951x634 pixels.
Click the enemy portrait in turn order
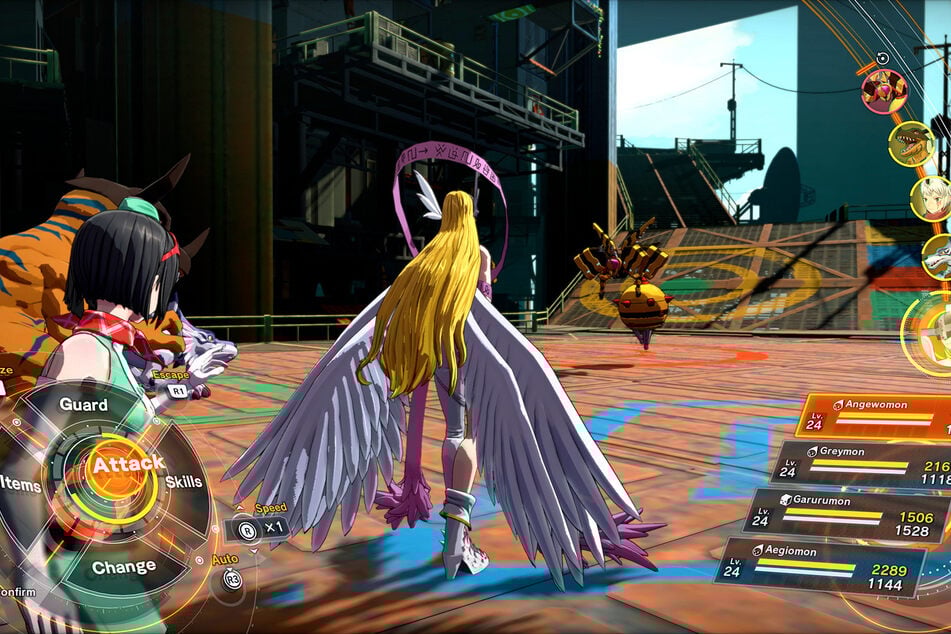tap(884, 91)
